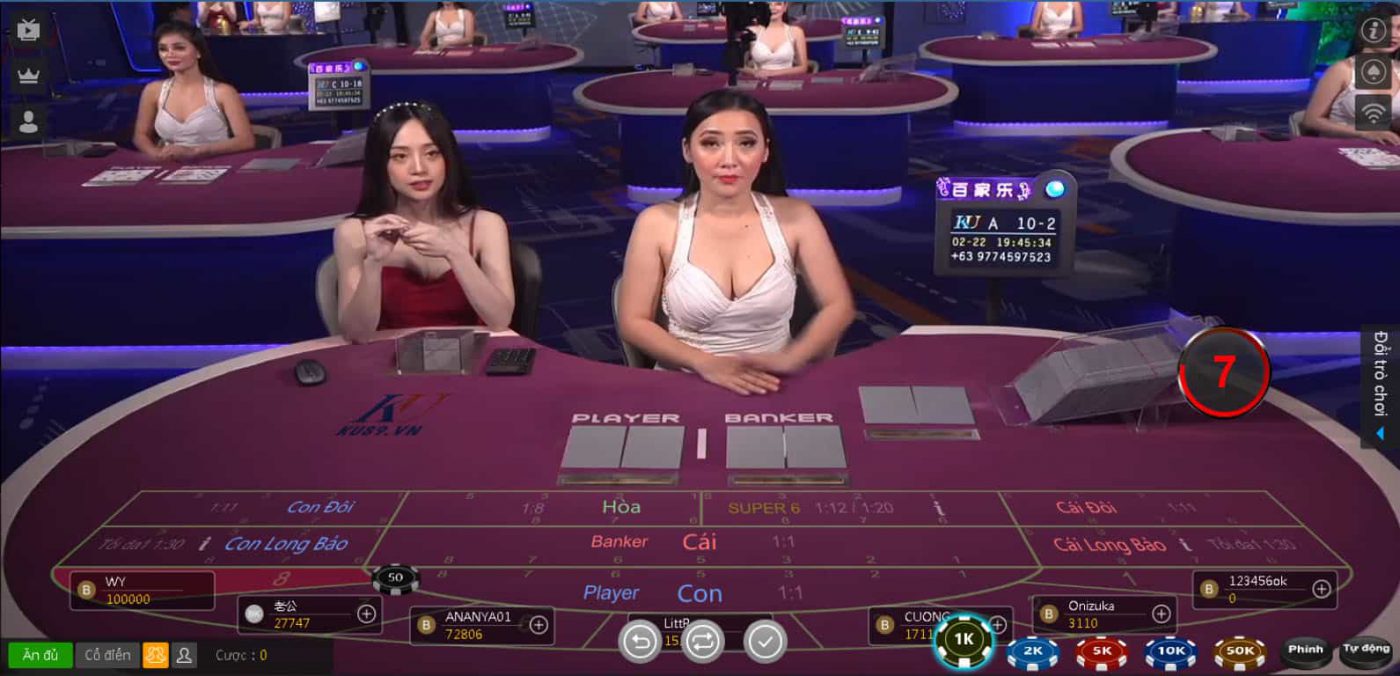This screenshot has width=1400, height=676.
Task: Bet on the Player Con area
Action: pyautogui.click(x=698, y=594)
